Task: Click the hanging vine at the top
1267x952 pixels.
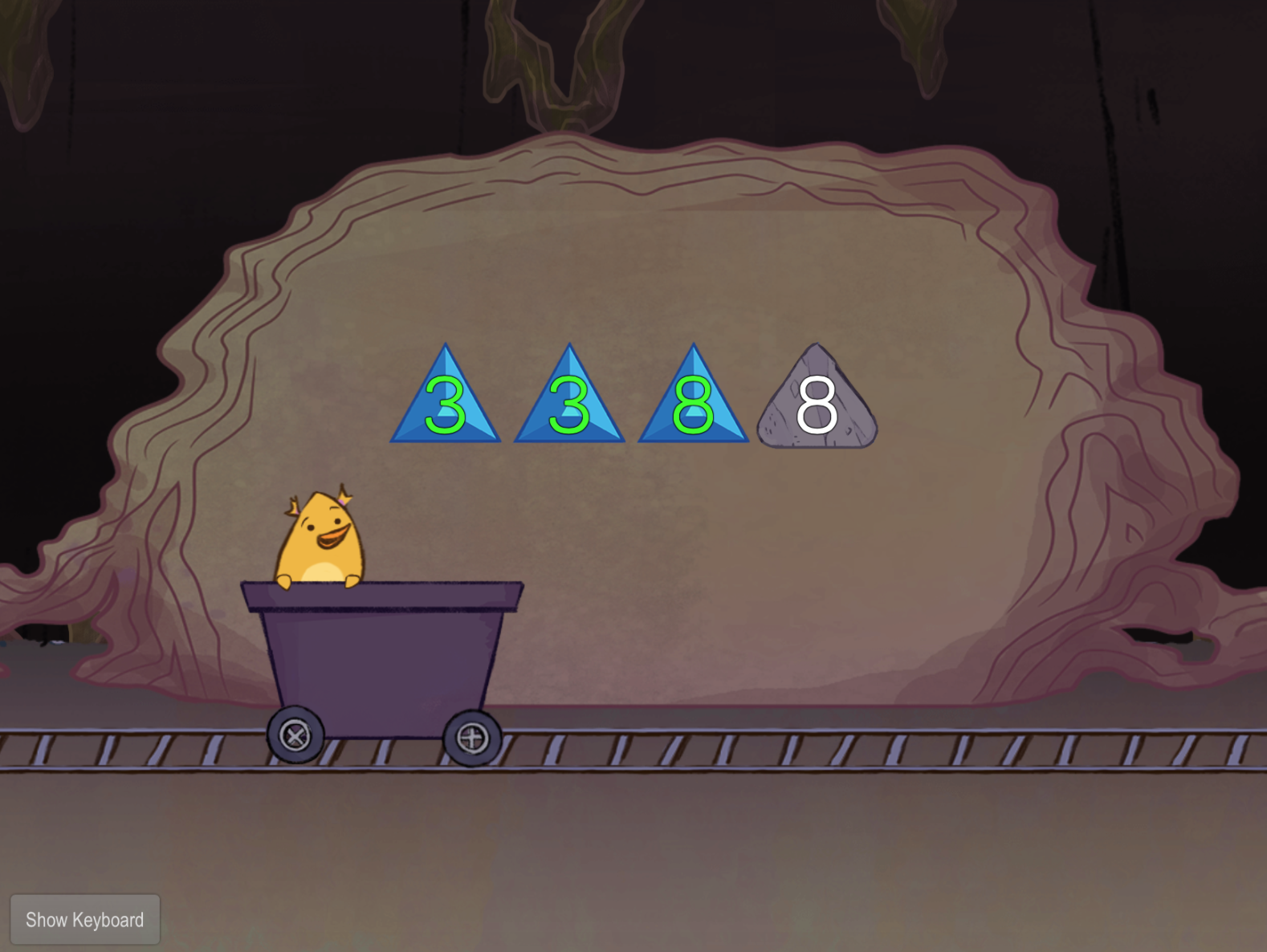Action: pos(530,48)
